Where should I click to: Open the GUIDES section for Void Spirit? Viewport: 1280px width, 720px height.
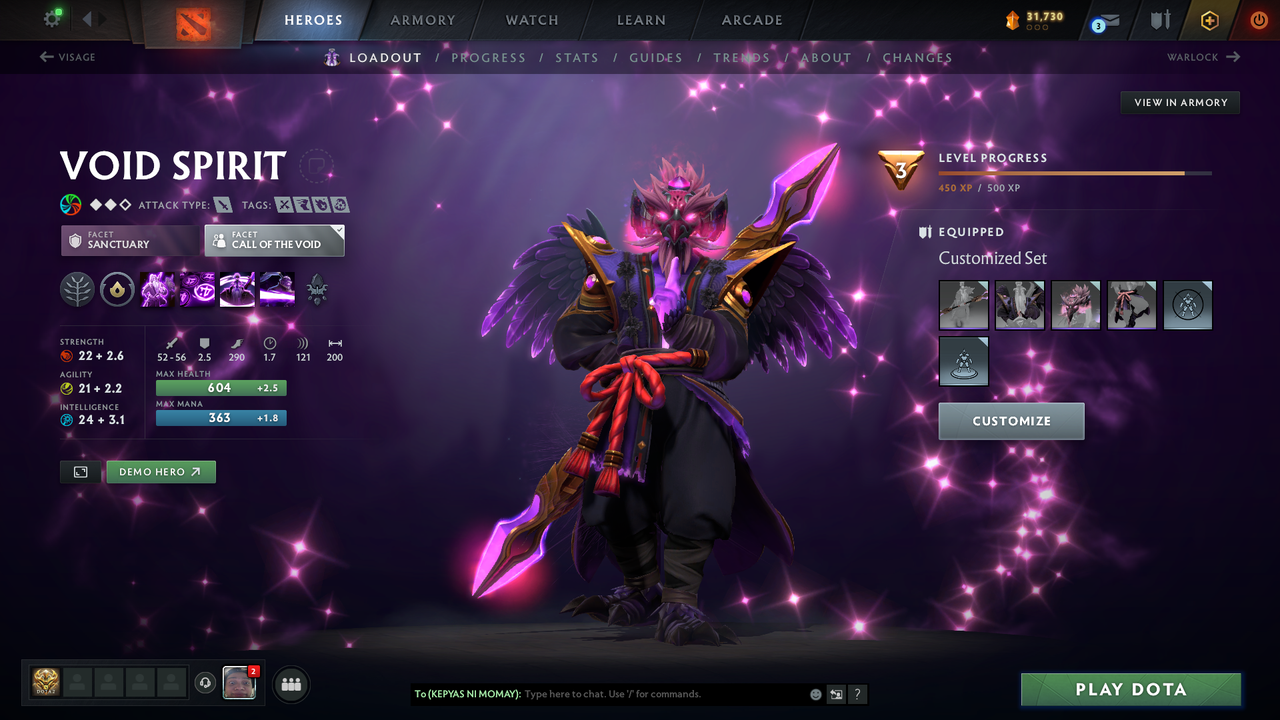(655, 57)
